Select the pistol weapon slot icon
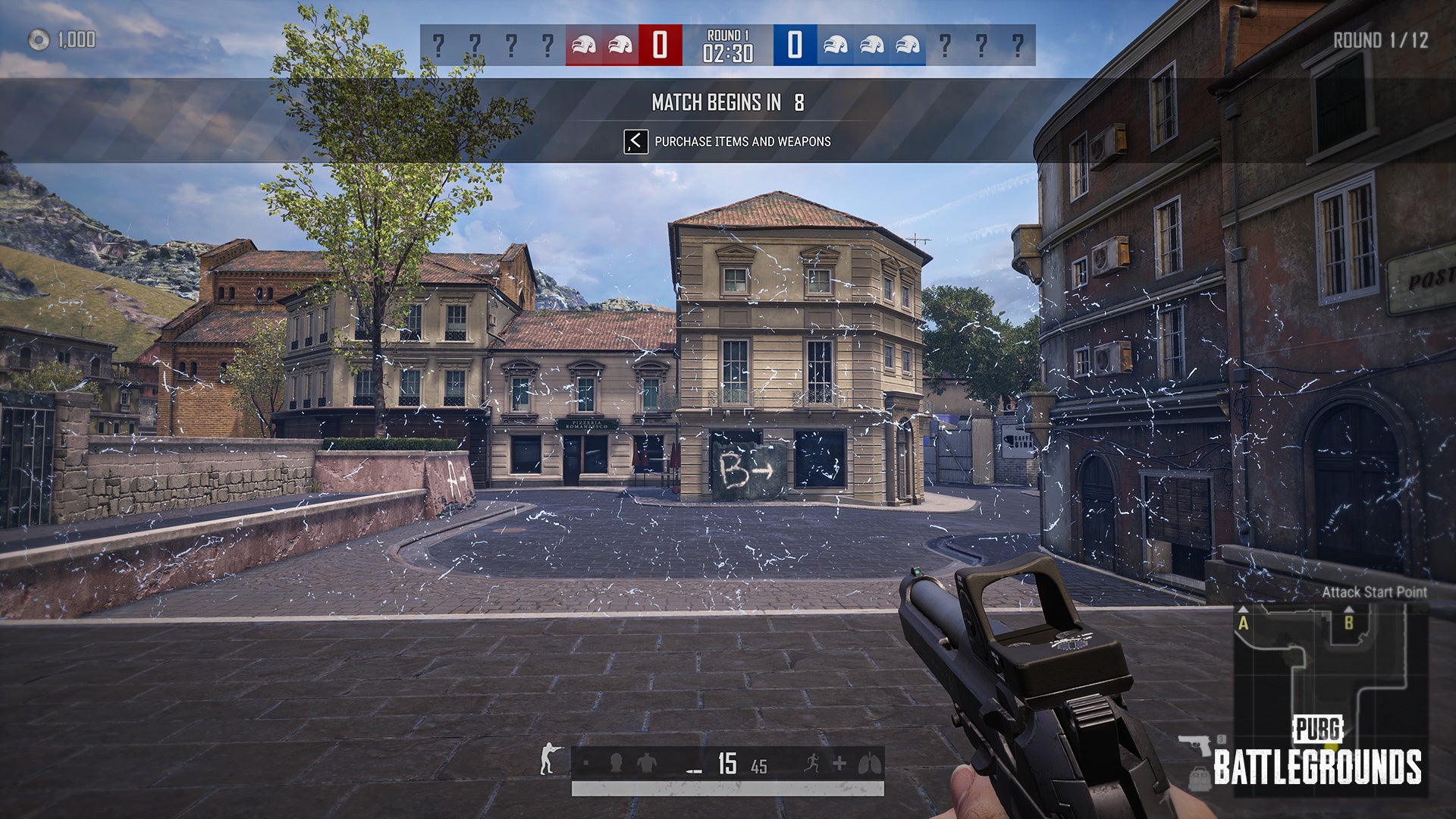This screenshot has height=819, width=1456. [x=1195, y=744]
